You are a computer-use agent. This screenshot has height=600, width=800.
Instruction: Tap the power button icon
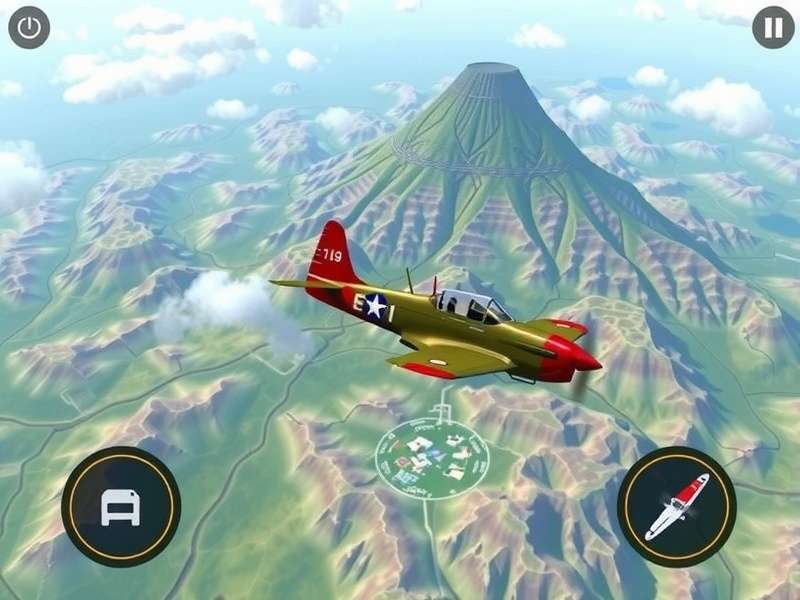point(29,28)
